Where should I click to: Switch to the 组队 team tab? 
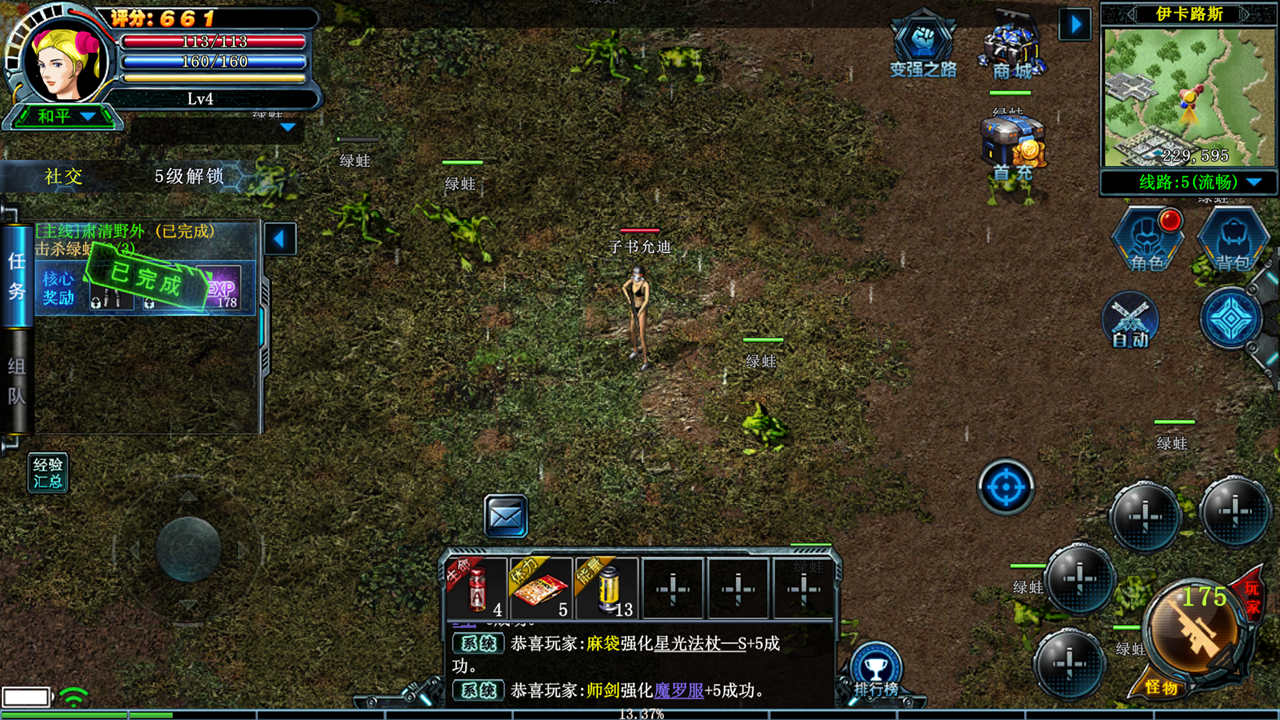tap(16, 380)
